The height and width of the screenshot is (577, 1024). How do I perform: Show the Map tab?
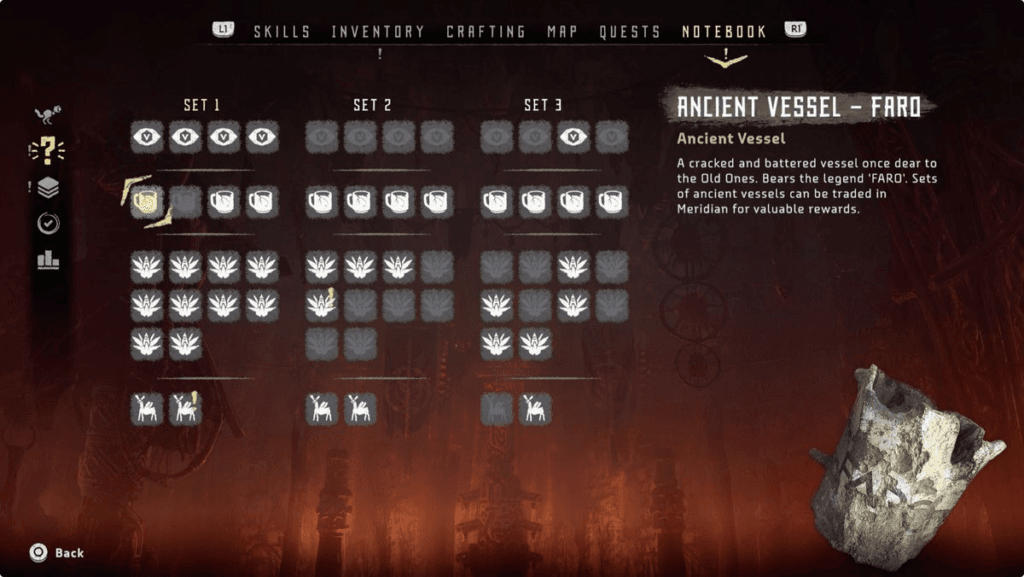pos(563,32)
